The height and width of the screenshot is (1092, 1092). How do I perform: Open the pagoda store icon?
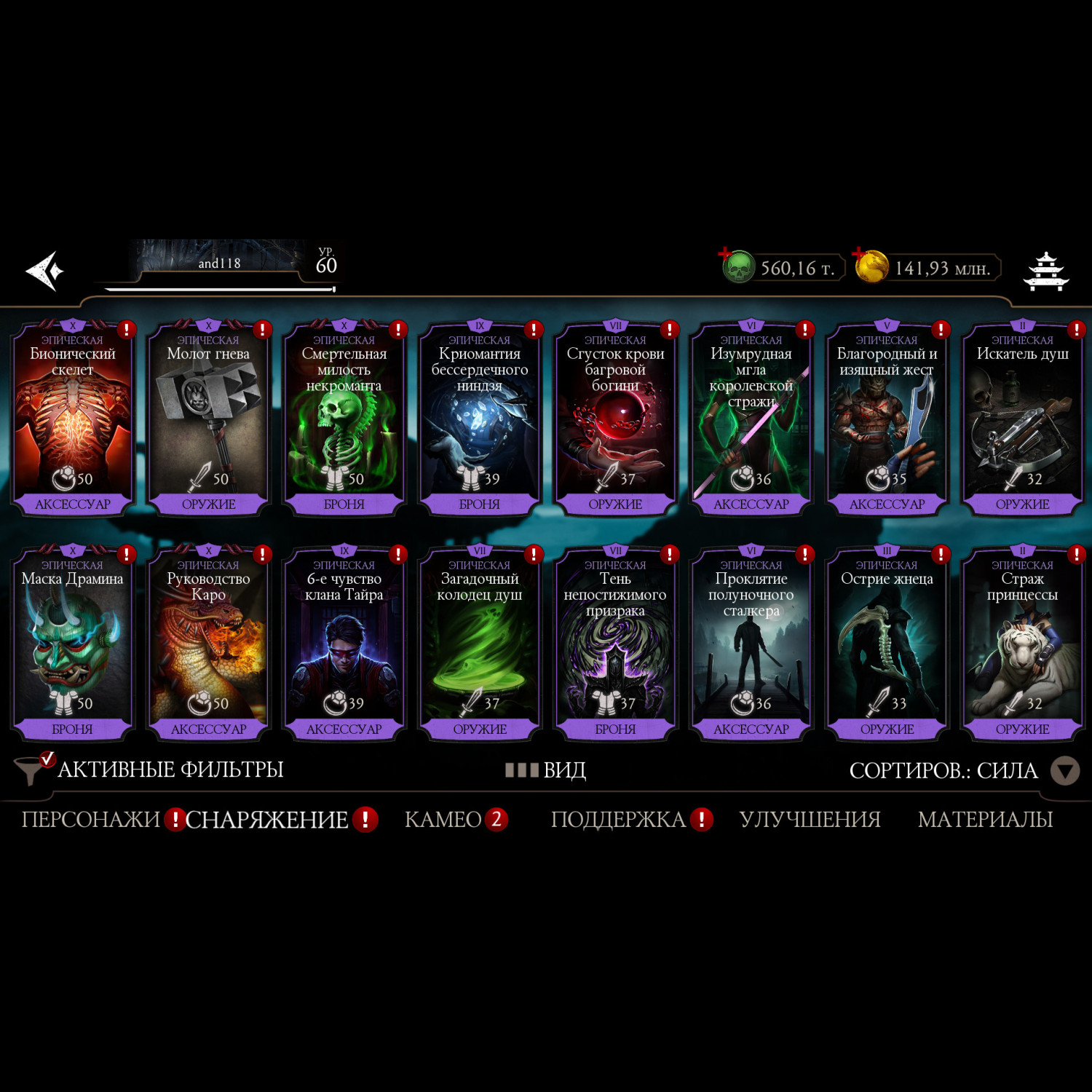(x=1045, y=272)
